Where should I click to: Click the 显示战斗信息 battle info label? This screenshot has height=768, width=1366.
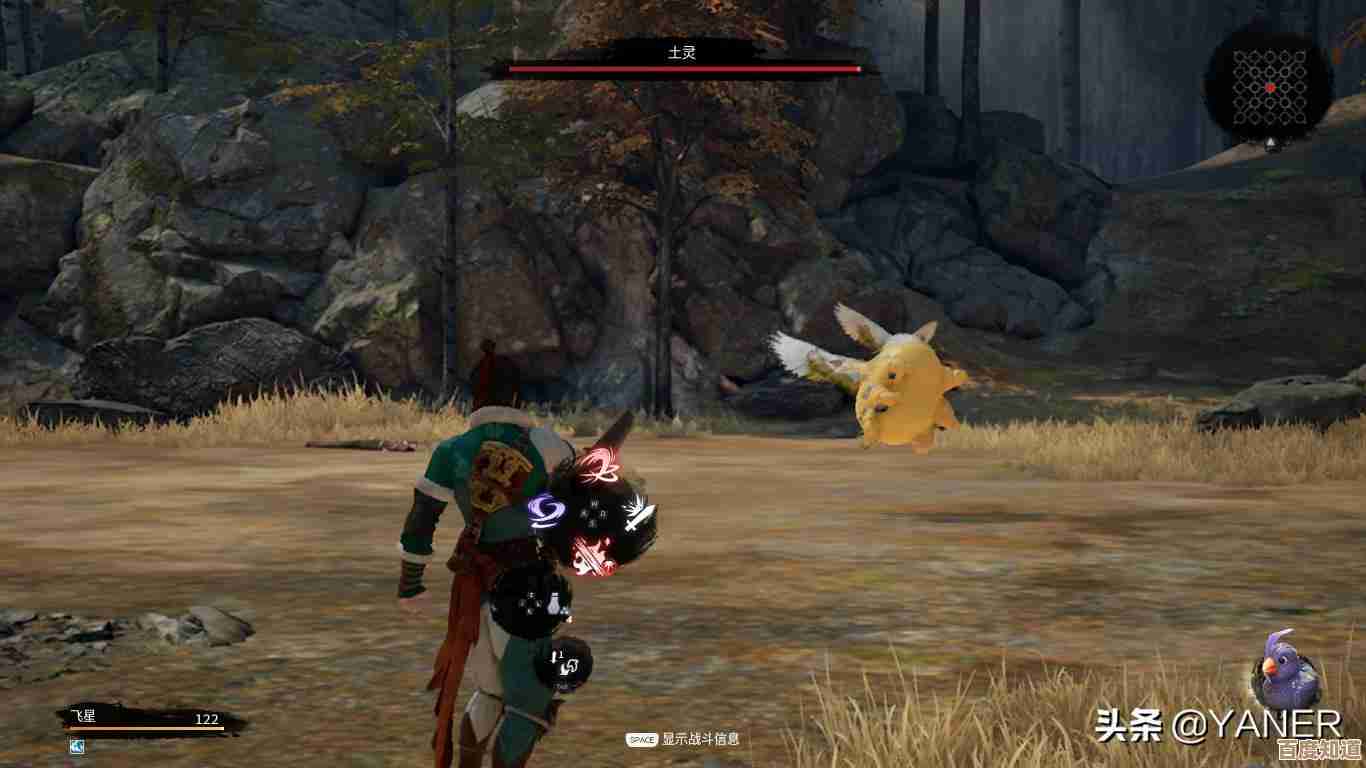pyautogui.click(x=700, y=739)
